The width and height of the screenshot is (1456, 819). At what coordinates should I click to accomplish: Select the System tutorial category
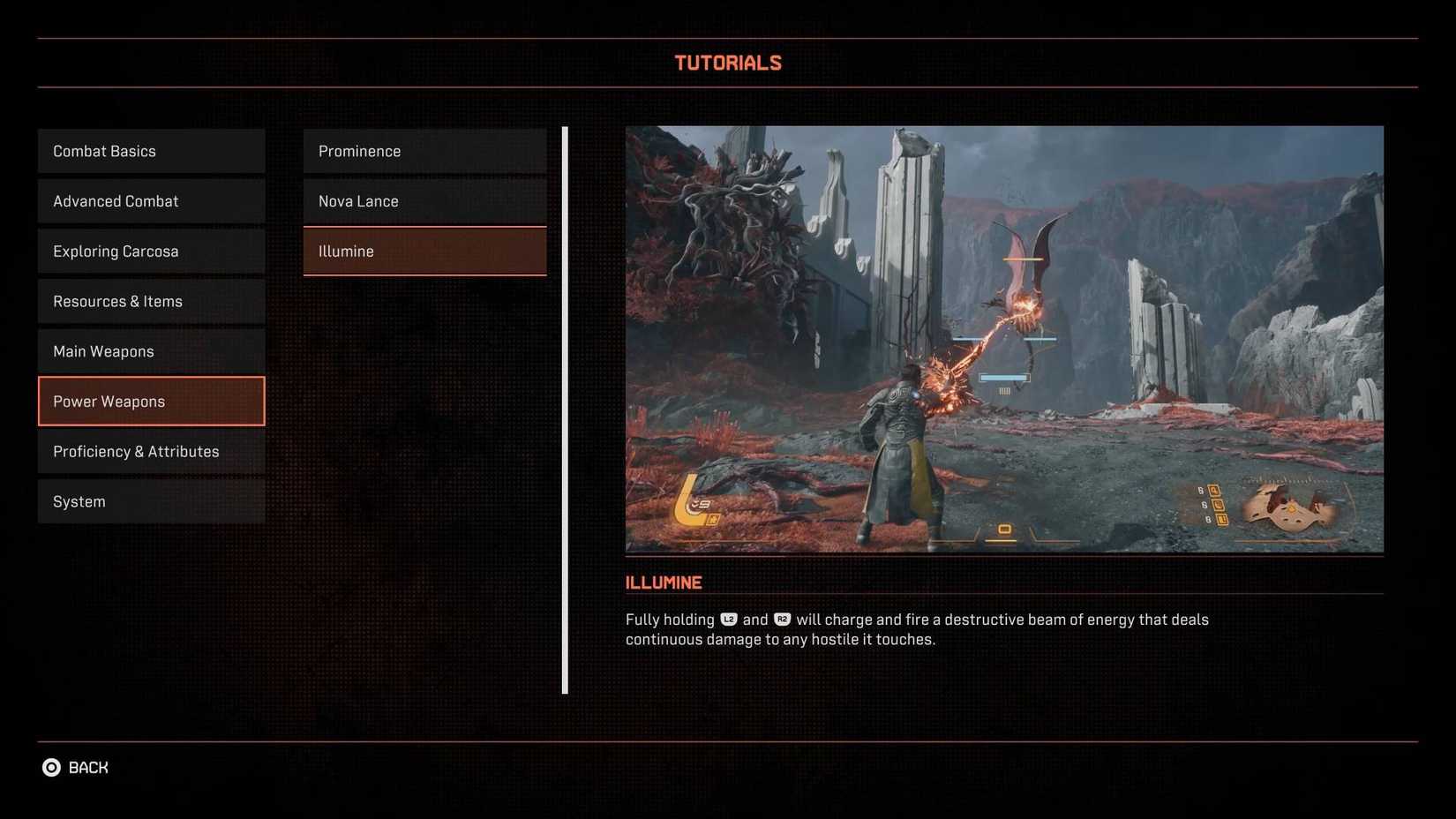[150, 500]
